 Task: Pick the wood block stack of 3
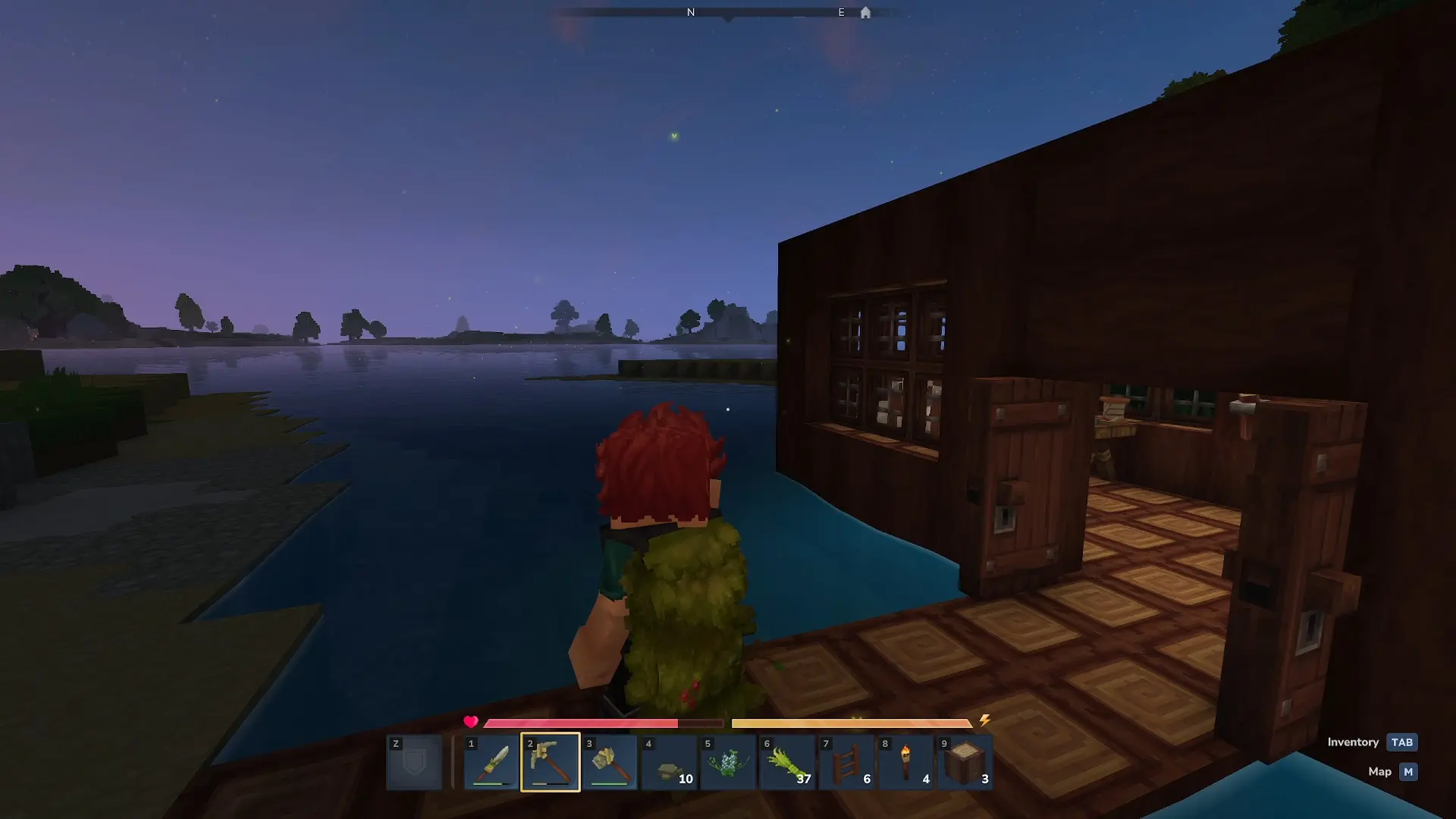(x=965, y=762)
